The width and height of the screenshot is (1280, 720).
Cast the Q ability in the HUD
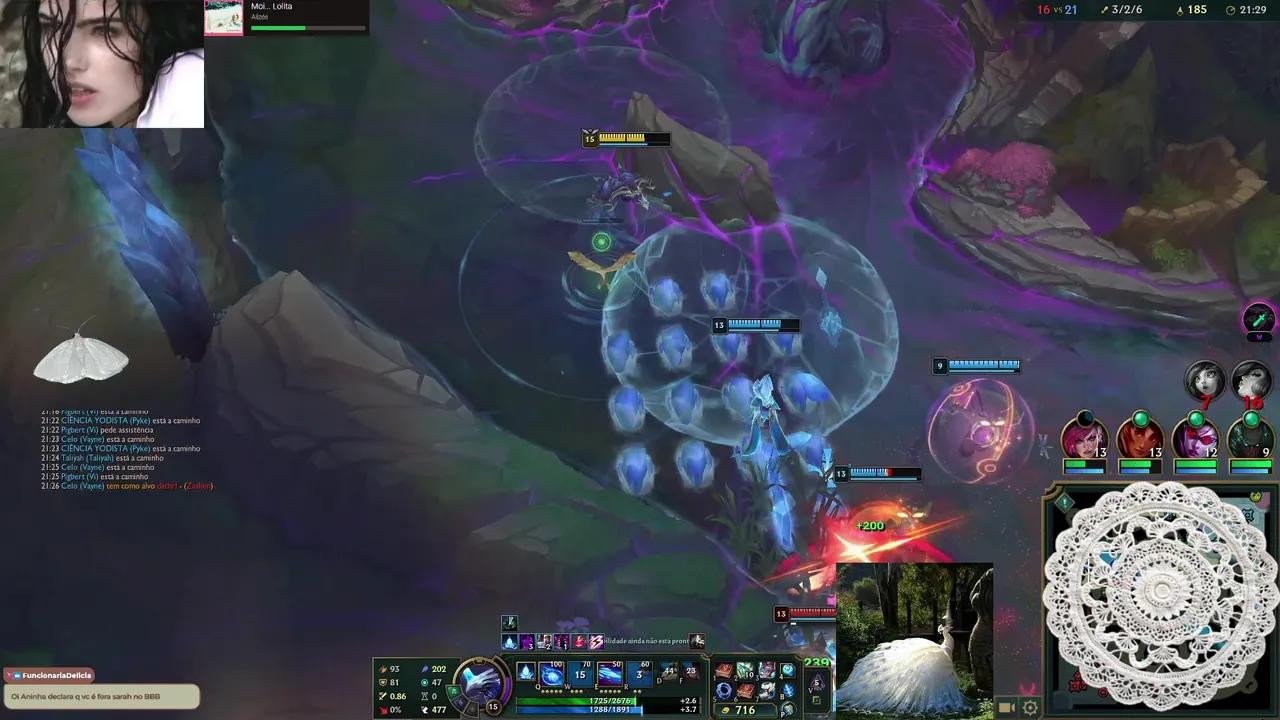tap(551, 673)
